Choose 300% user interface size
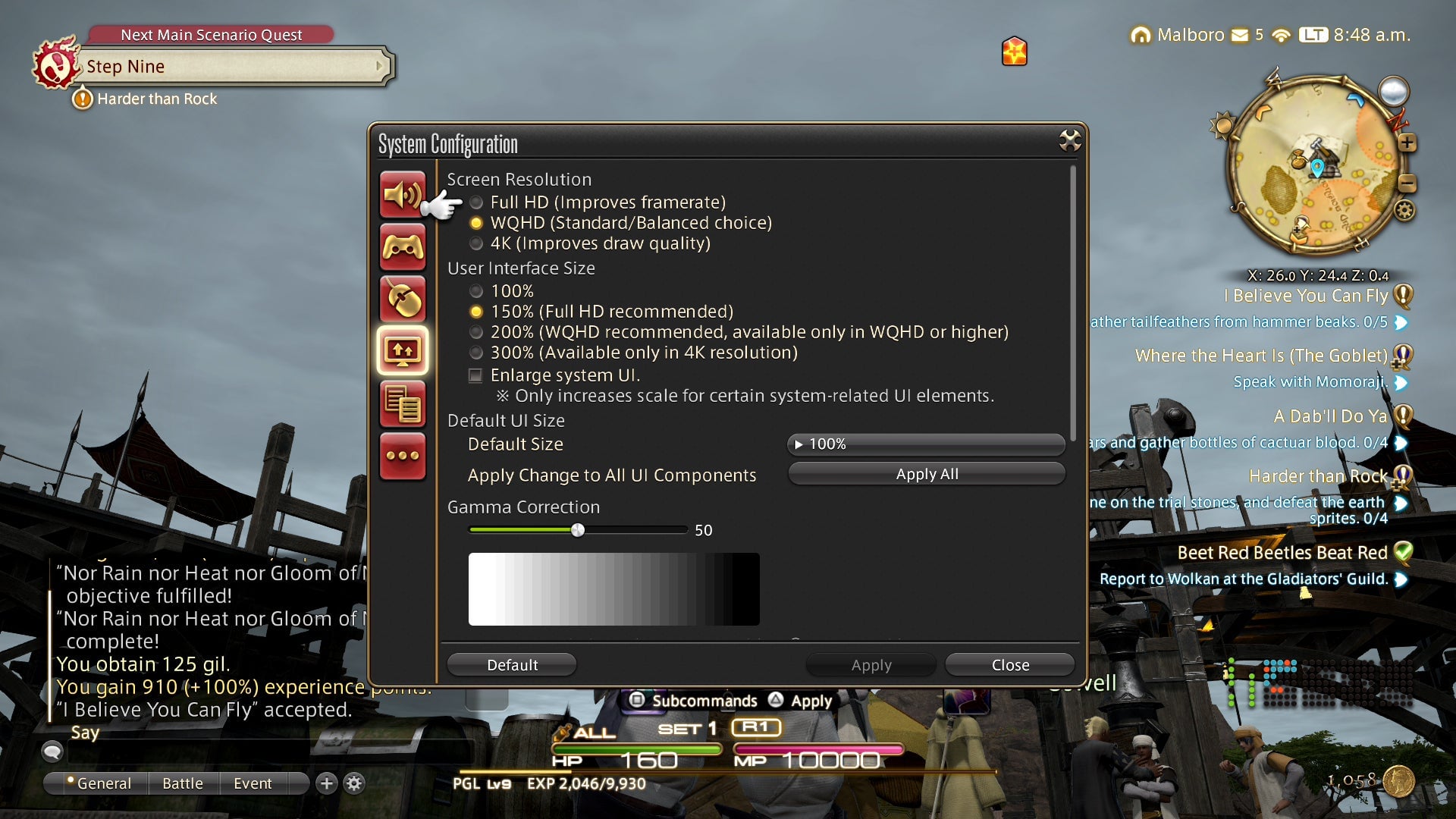Screen dimensions: 1456x819 476,353
